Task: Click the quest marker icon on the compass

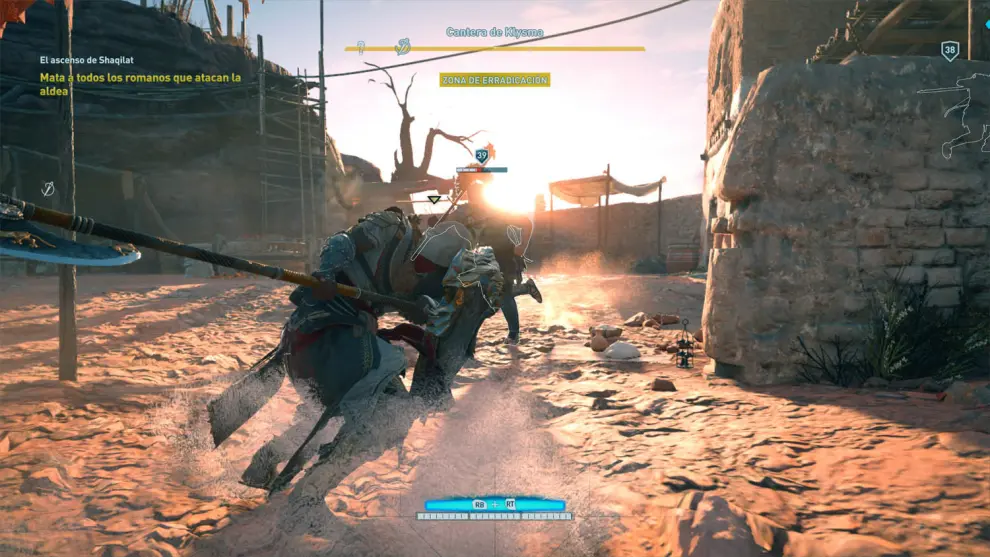Action: [403, 47]
